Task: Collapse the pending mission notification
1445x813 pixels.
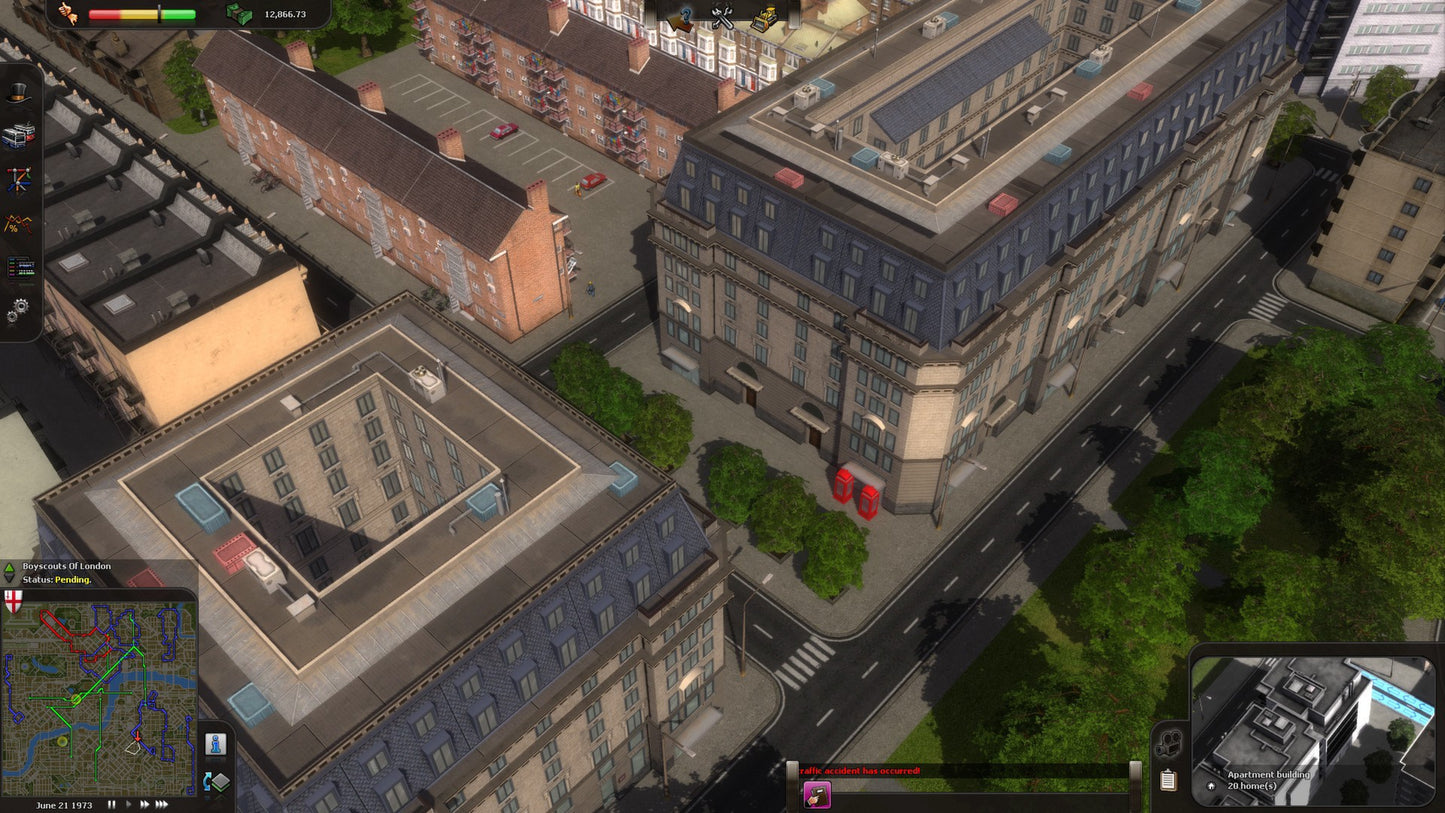Action: pos(9,579)
